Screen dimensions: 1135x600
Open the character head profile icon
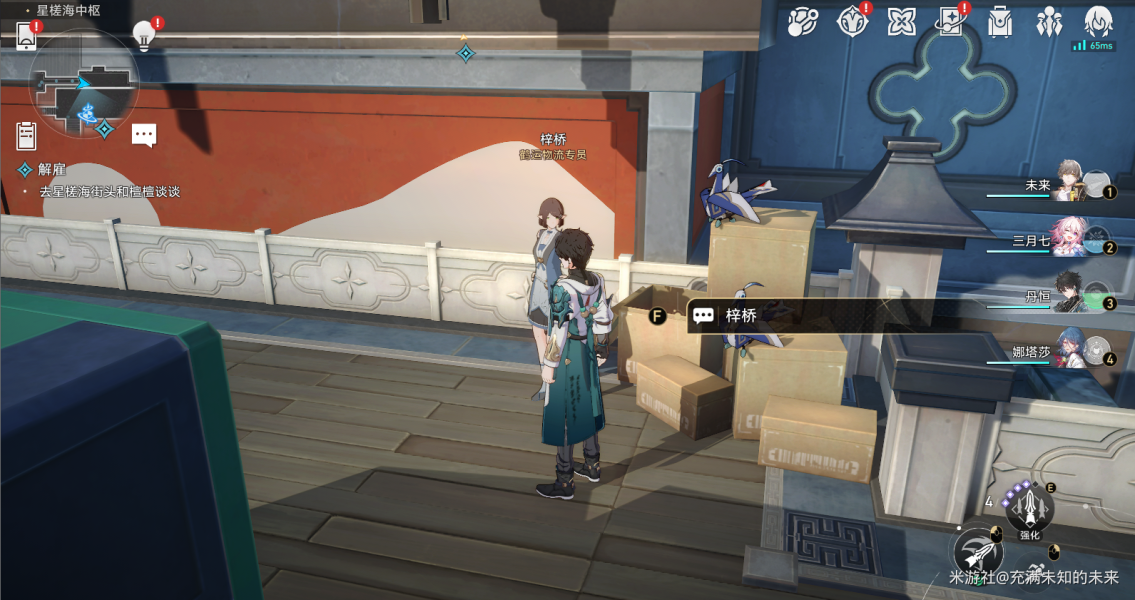click(x=1098, y=21)
